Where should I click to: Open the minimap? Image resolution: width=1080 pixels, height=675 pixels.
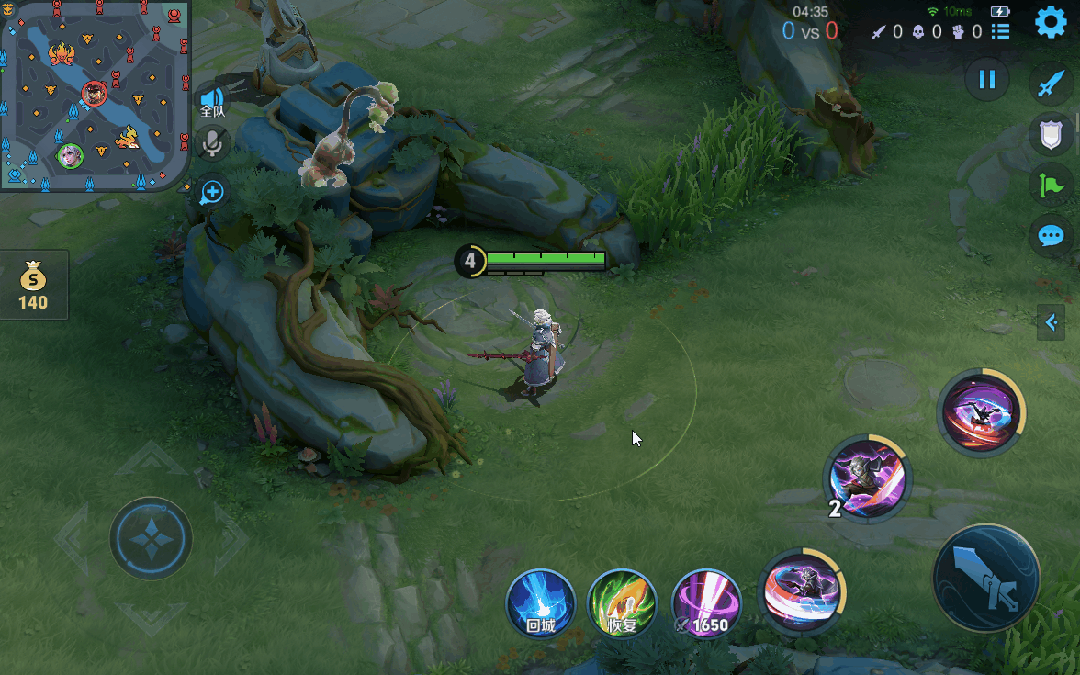click(95, 95)
